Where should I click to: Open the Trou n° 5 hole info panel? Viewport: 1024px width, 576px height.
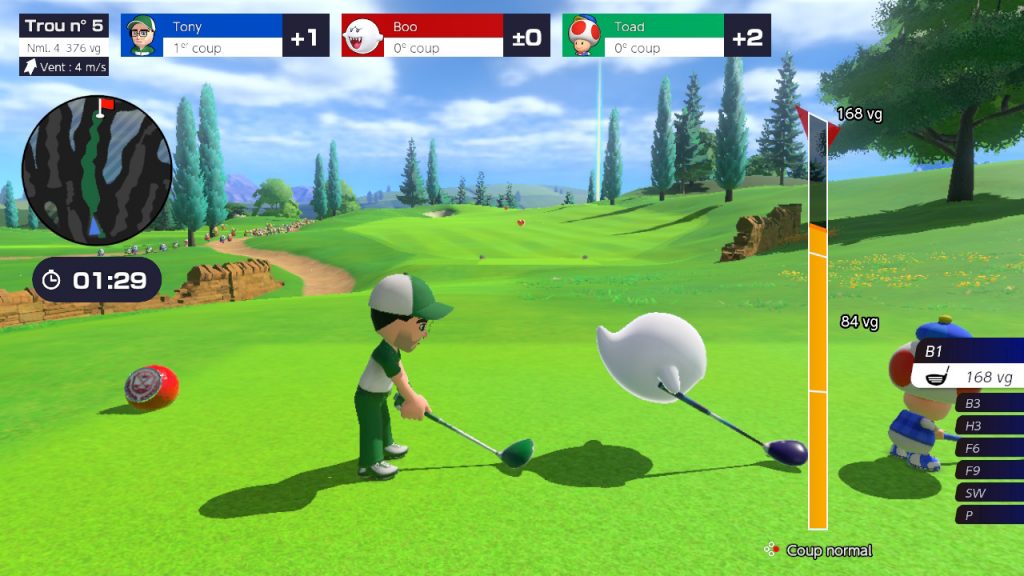(x=64, y=36)
